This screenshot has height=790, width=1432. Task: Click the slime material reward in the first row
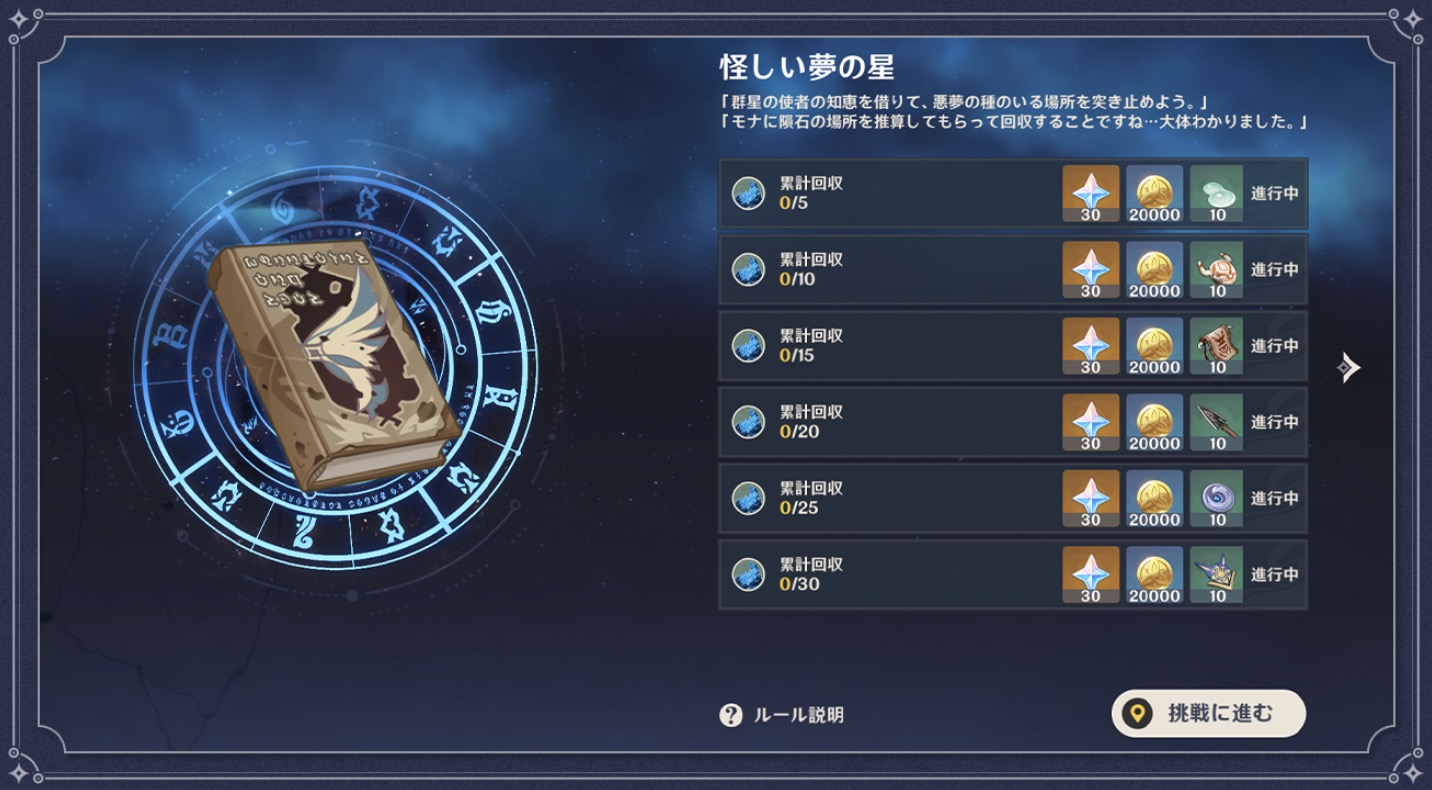1218,194
